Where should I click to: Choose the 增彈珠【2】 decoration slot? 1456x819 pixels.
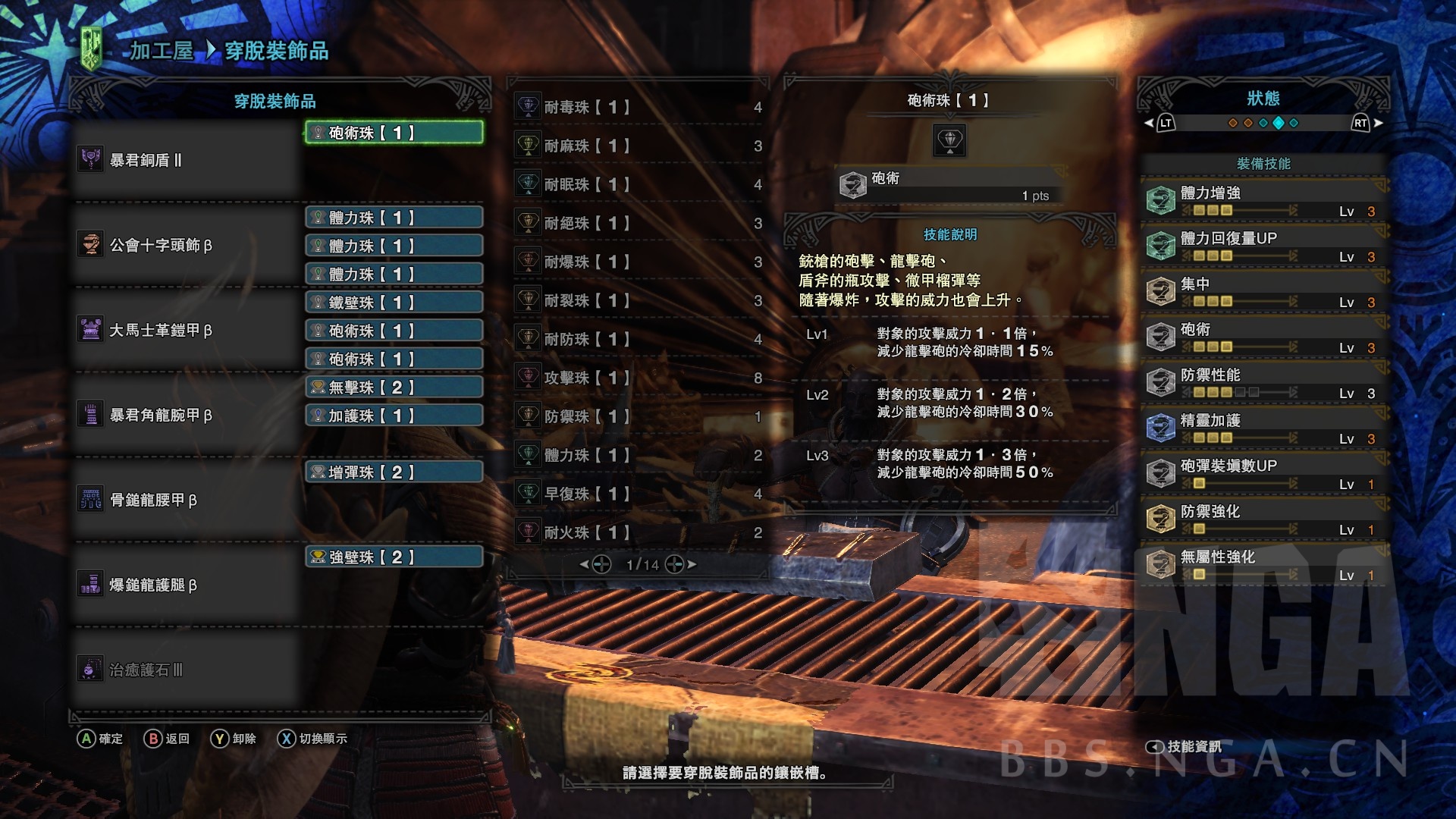point(394,472)
